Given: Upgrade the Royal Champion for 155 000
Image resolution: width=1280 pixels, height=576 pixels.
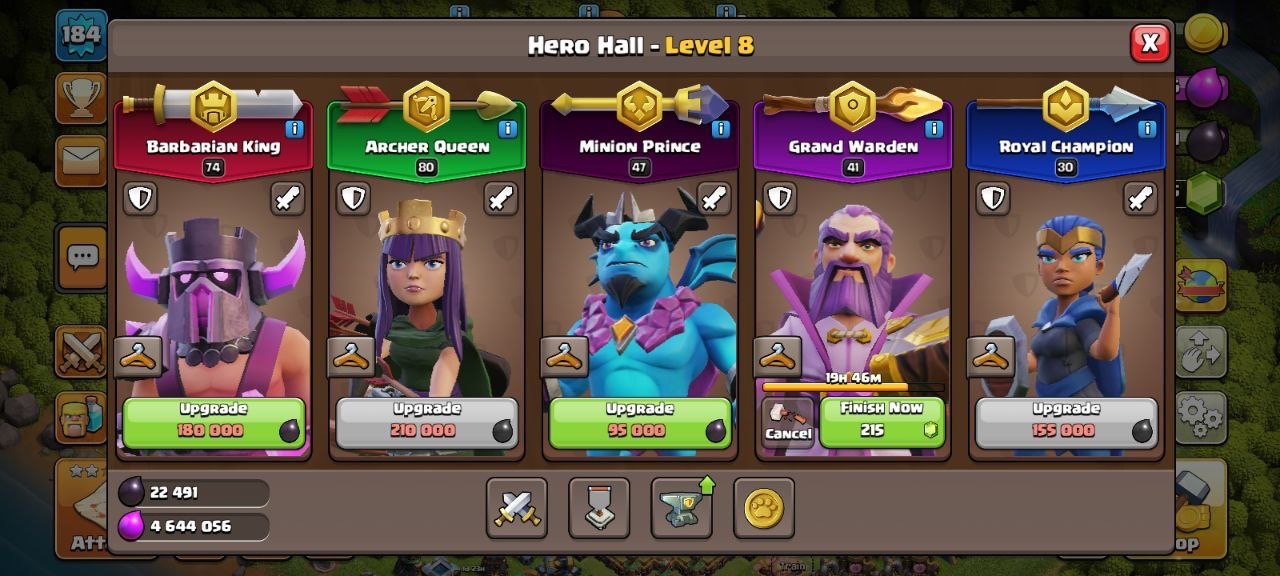Looking at the screenshot, I should [x=1066, y=422].
